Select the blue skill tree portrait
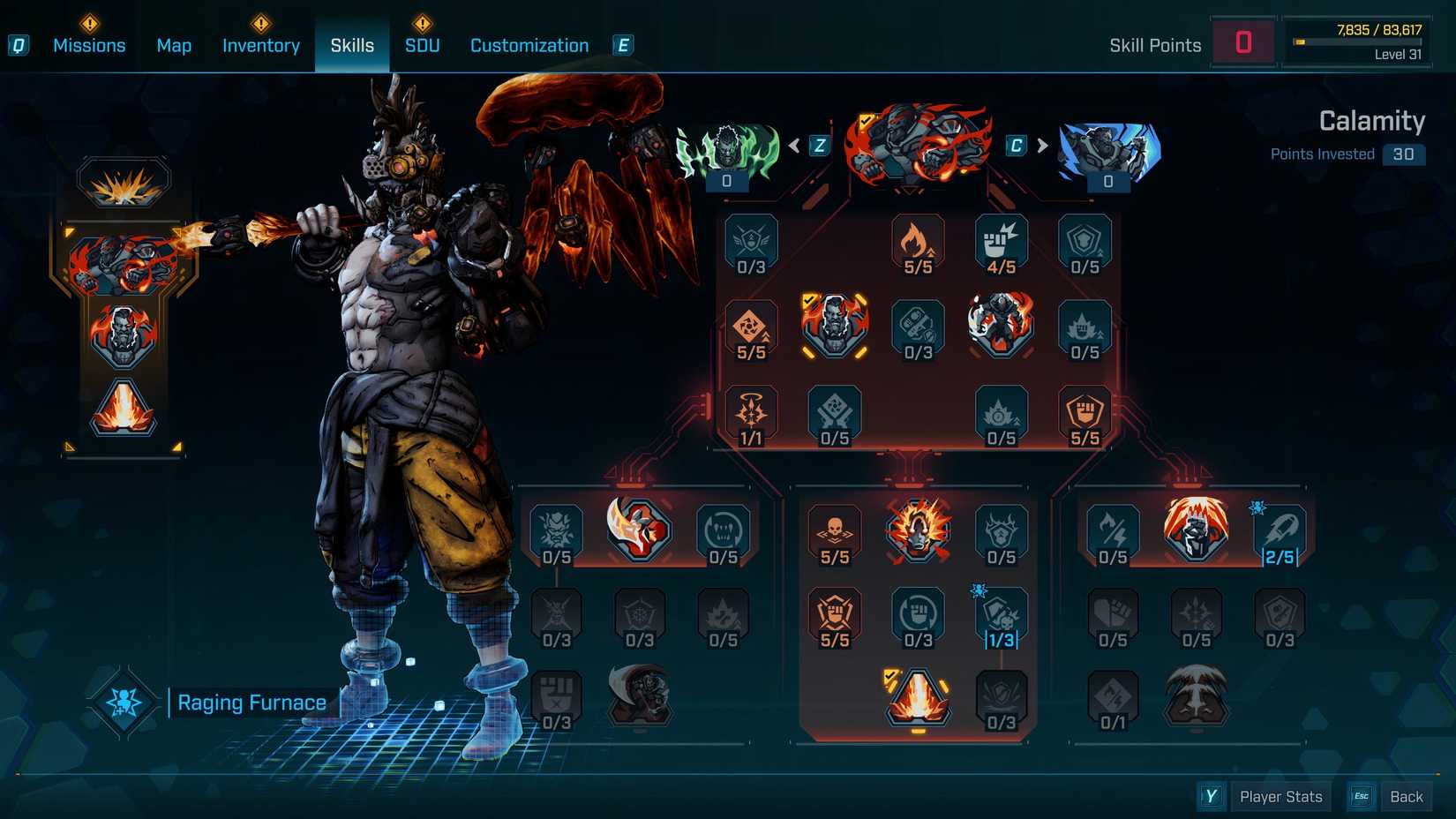The width and height of the screenshot is (1456, 819). pos(1108,152)
